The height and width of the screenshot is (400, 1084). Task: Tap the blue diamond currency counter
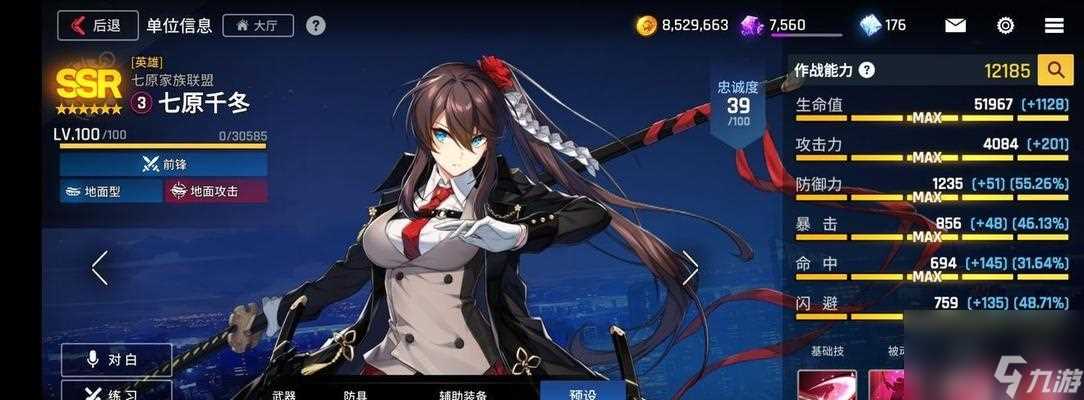[x=883, y=25]
